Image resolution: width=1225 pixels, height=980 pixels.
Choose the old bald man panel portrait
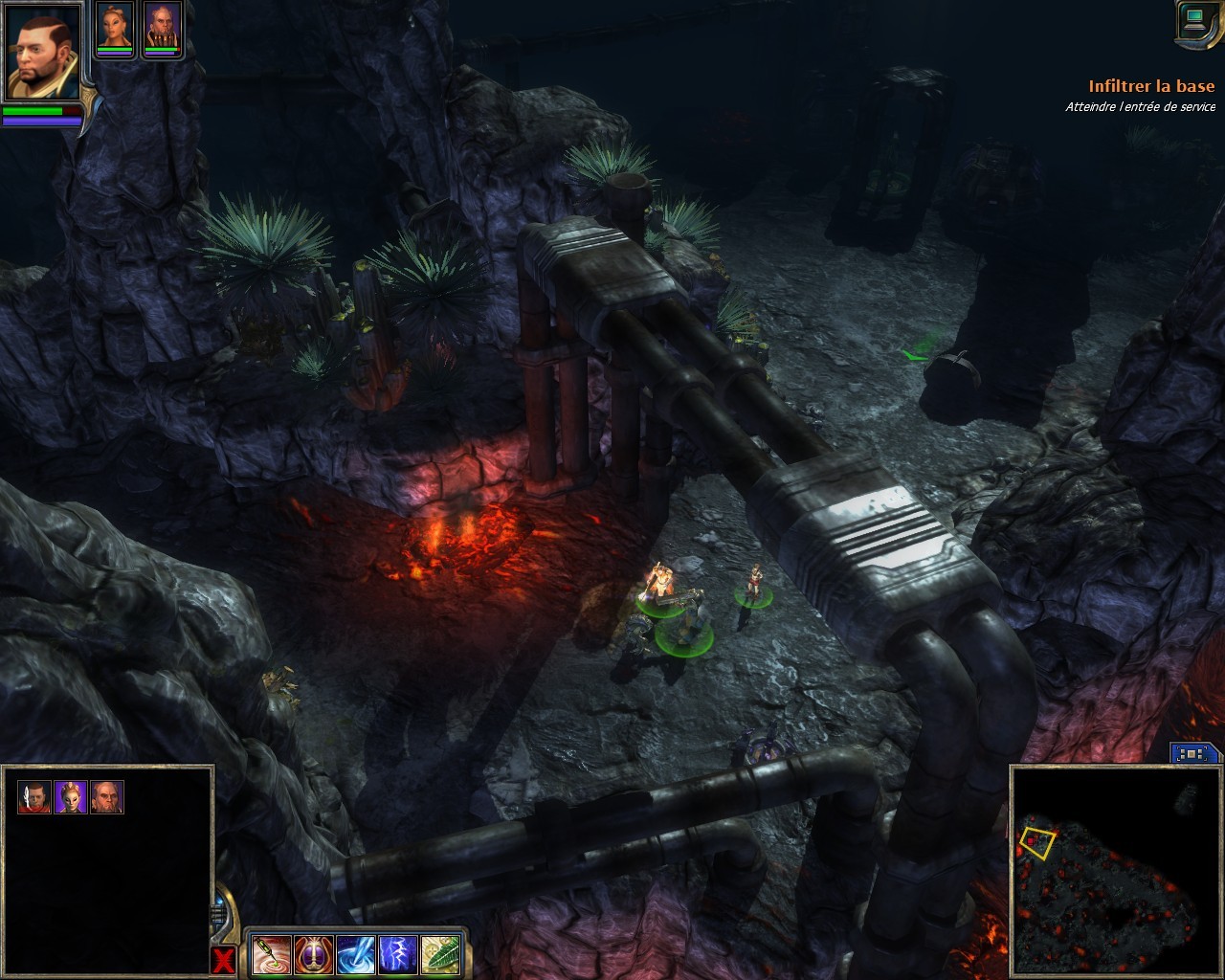point(107,796)
